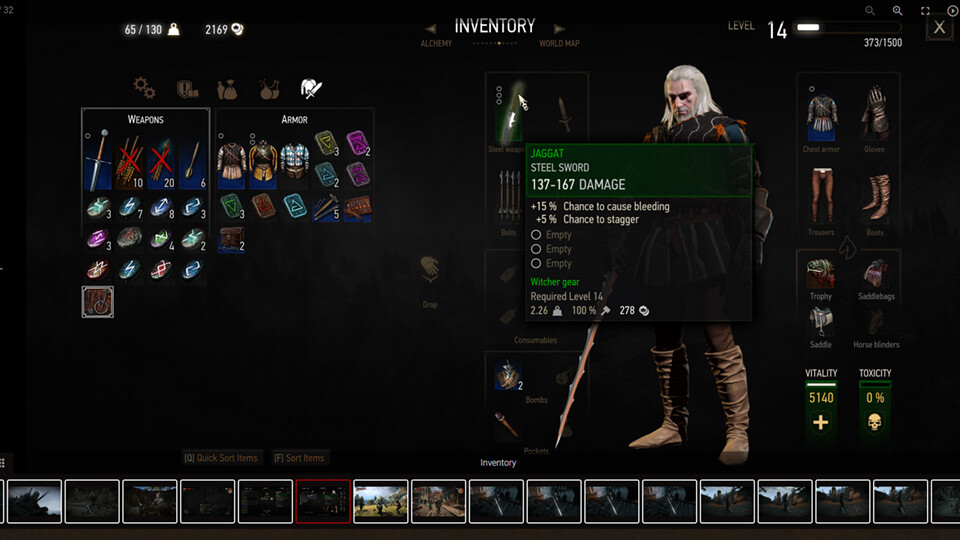Close the inventory with the X button
Screen dimensions: 960x540
click(x=939, y=28)
